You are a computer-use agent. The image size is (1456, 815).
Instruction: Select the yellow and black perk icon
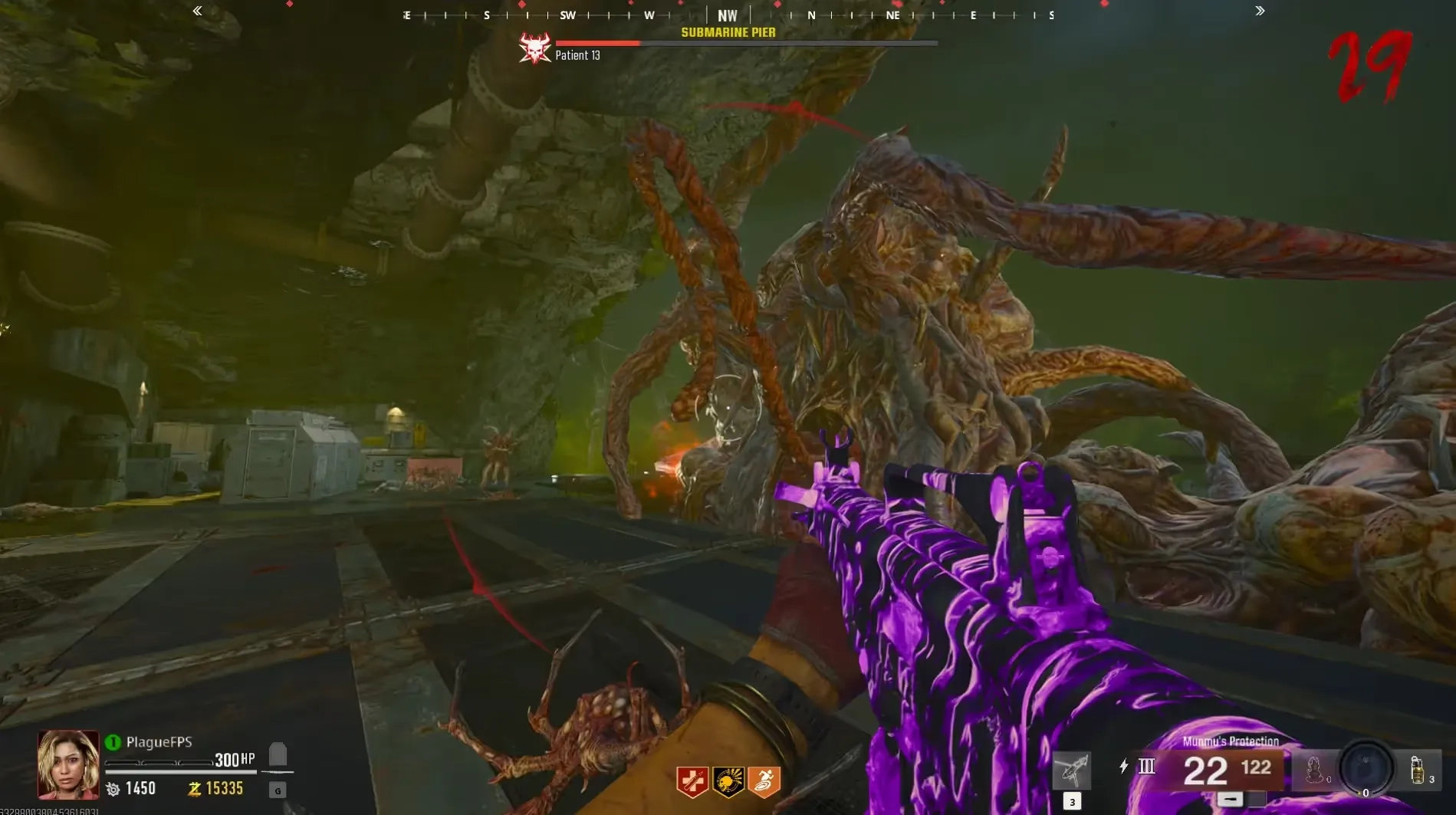click(x=728, y=781)
